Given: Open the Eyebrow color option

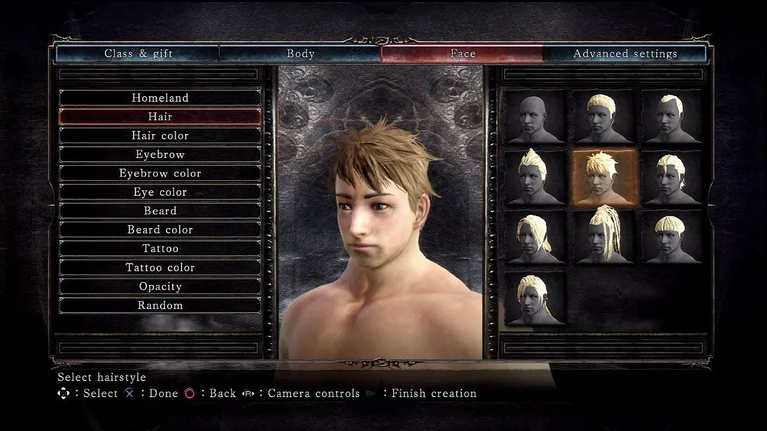Looking at the screenshot, I should [160, 173].
